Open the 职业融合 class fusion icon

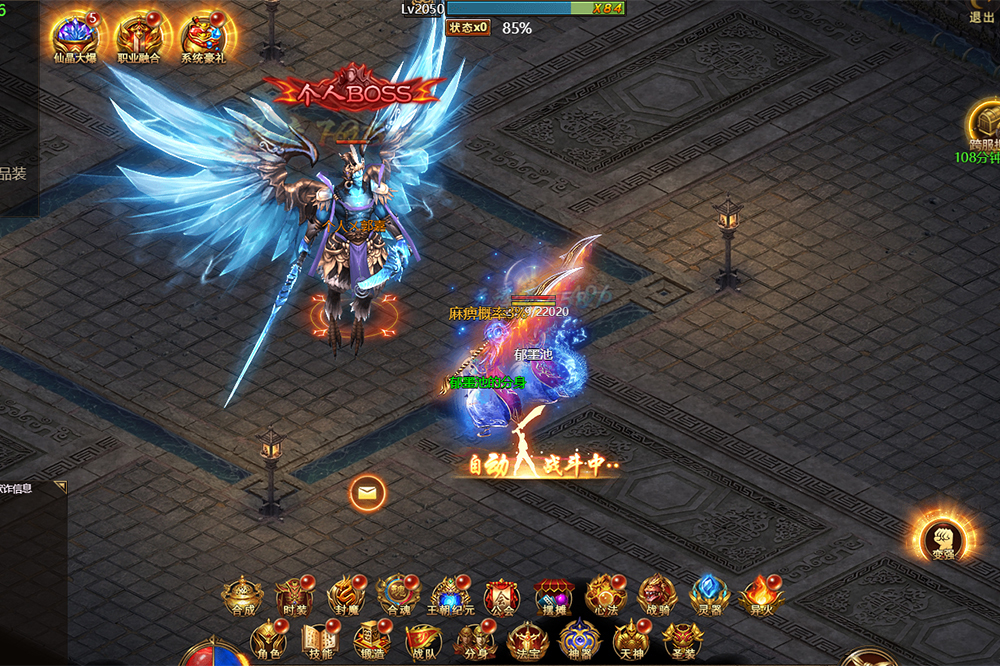(x=139, y=36)
